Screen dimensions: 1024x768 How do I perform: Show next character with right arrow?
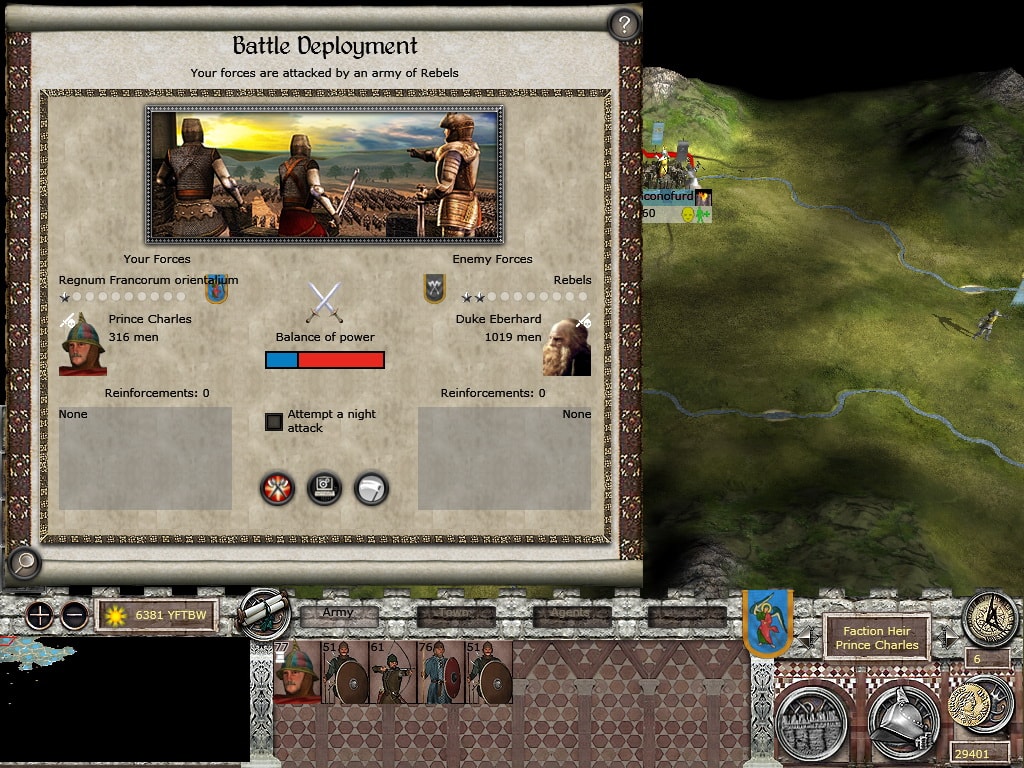pos(948,636)
